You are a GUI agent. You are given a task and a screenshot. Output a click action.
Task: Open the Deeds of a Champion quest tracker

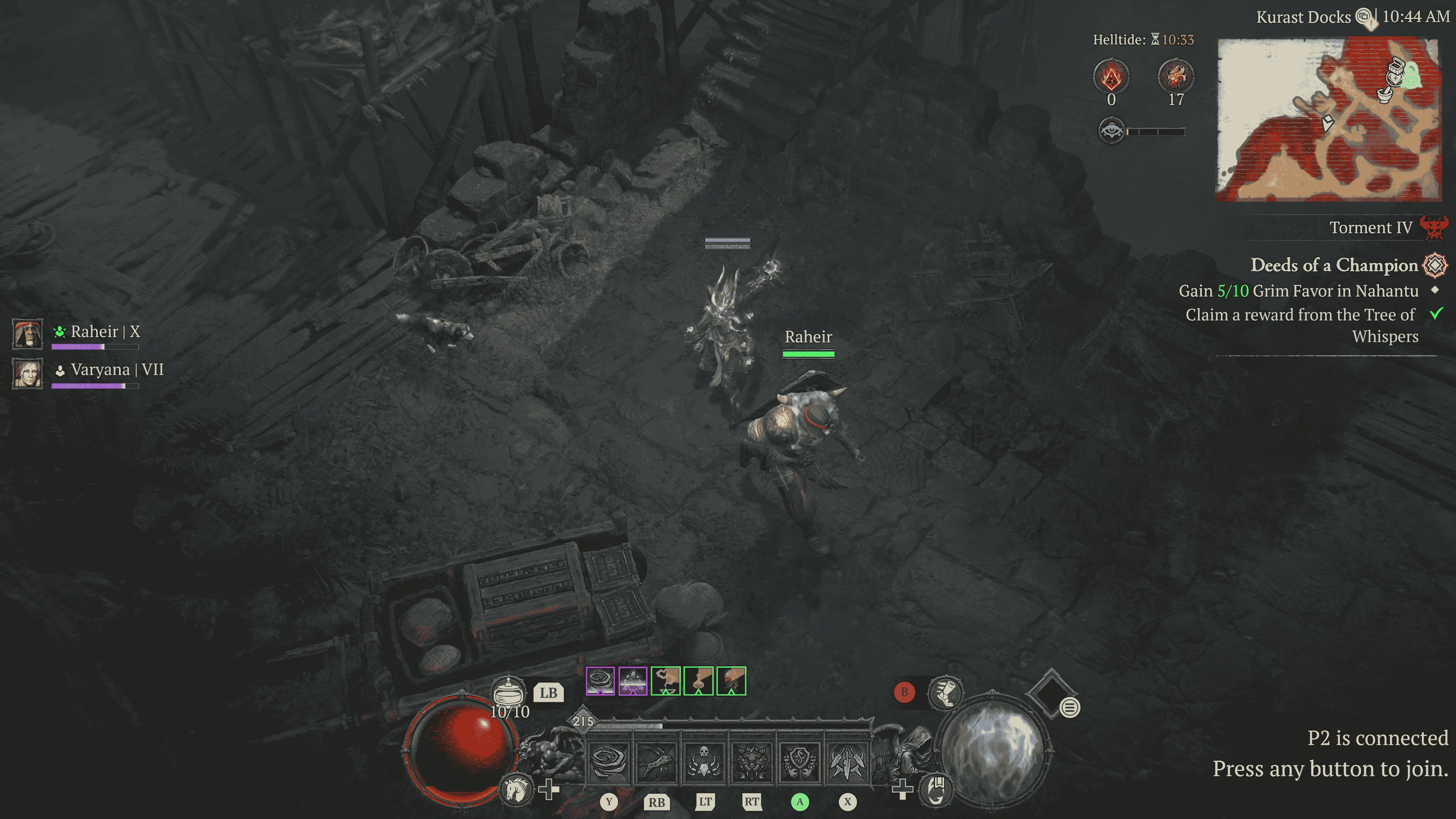tap(1334, 265)
